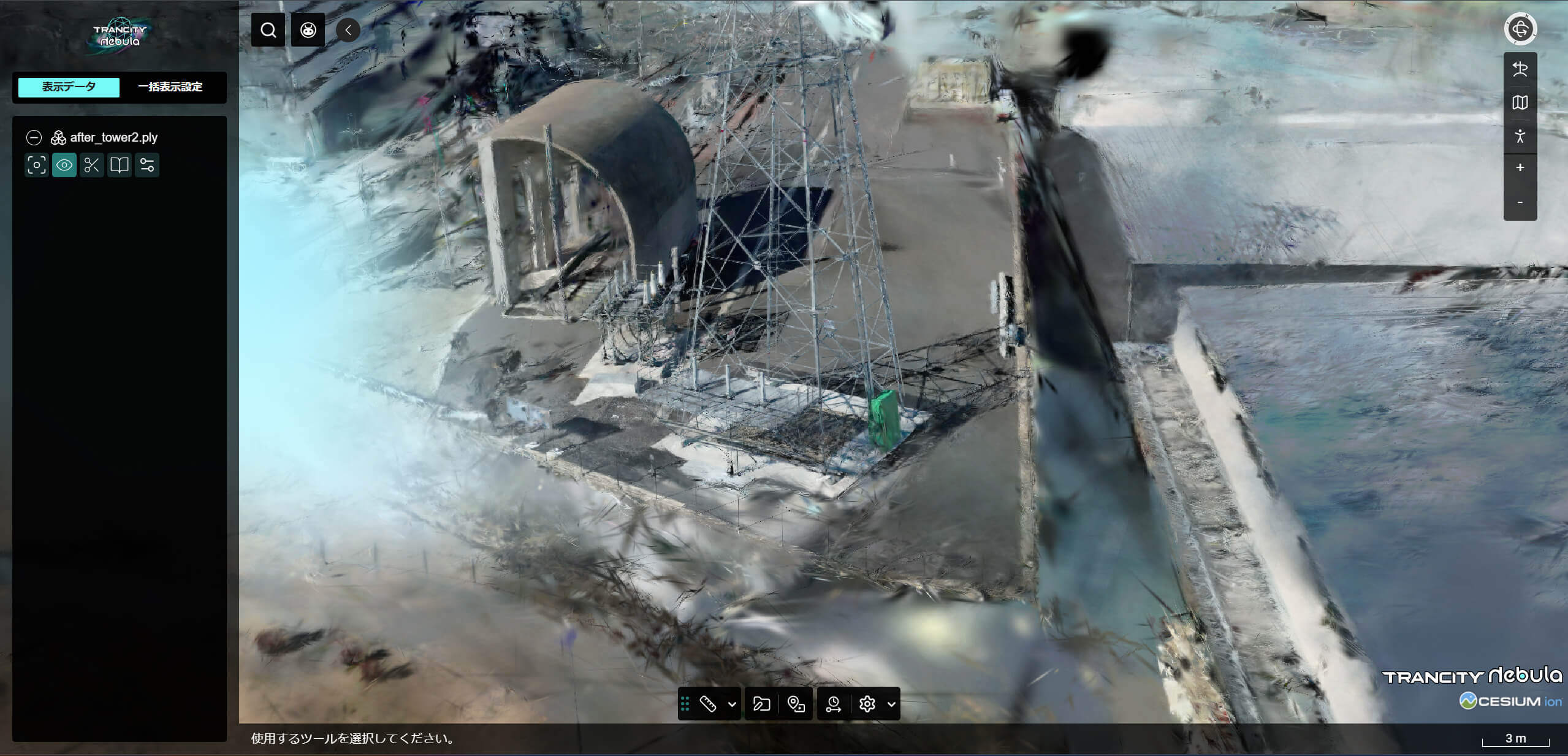Open the folder with pencil tool

pyautogui.click(x=761, y=704)
